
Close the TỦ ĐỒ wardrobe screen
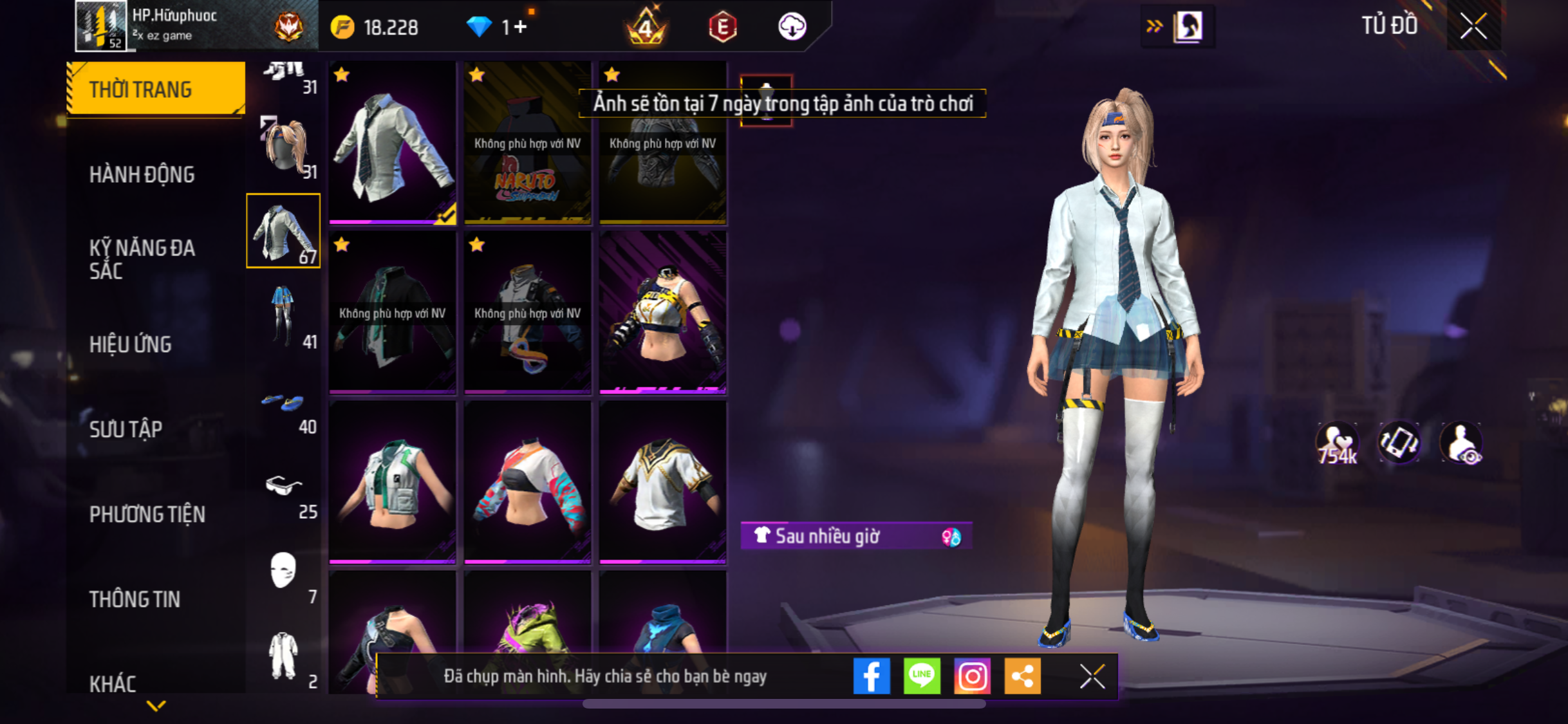1473,26
